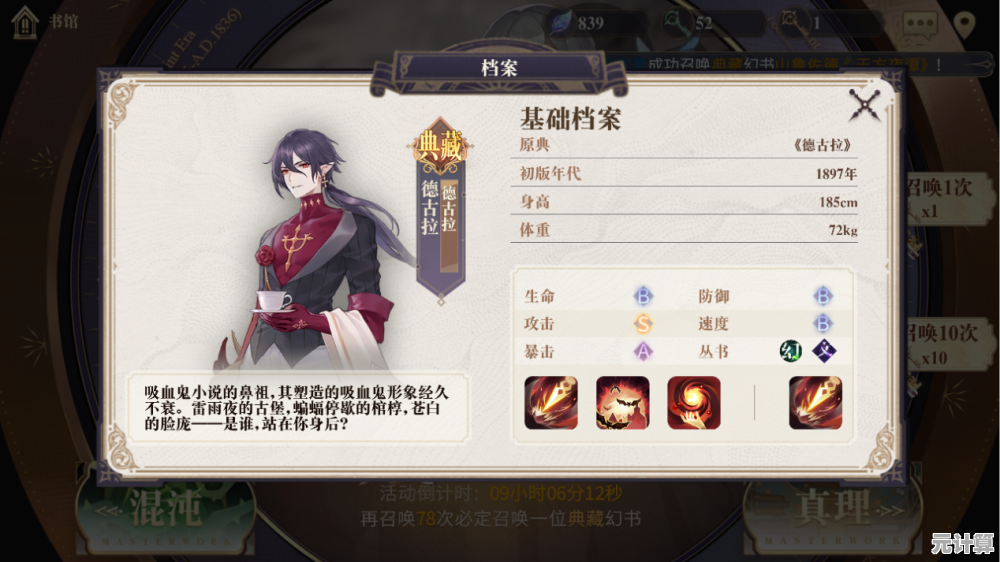This screenshot has height=562, width=1000.
Task: Open the chat speech bubble
Action: point(918,24)
